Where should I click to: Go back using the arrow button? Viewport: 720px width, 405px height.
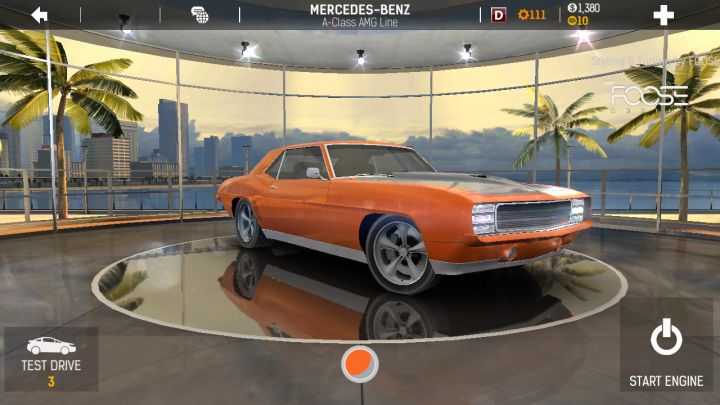(40, 15)
